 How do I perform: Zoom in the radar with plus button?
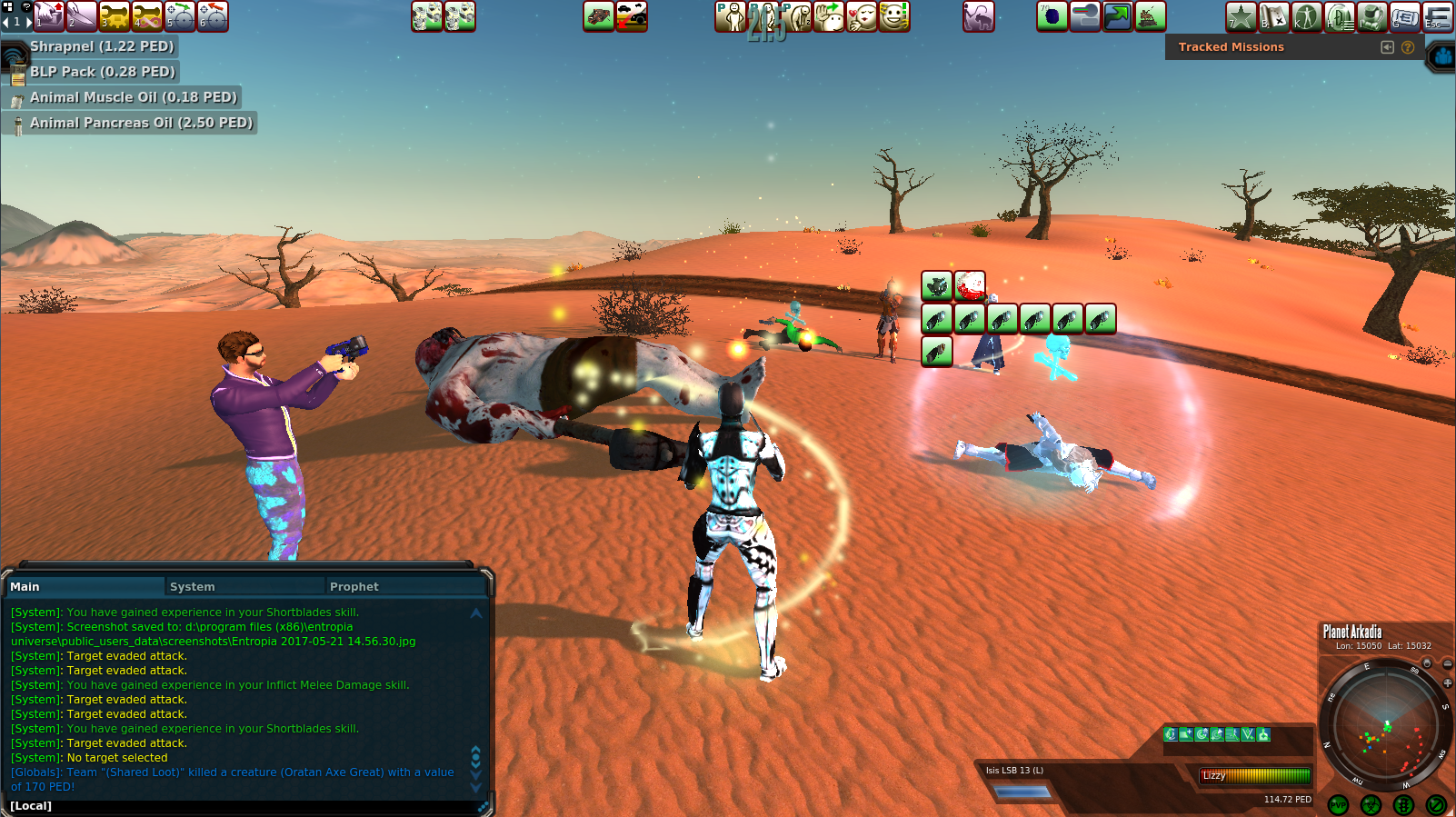1448,682
